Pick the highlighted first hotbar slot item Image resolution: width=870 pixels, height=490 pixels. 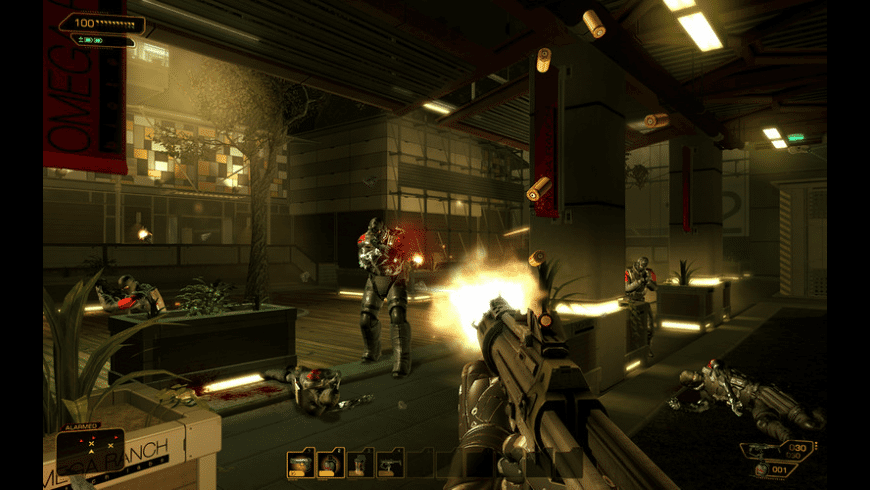301,463
